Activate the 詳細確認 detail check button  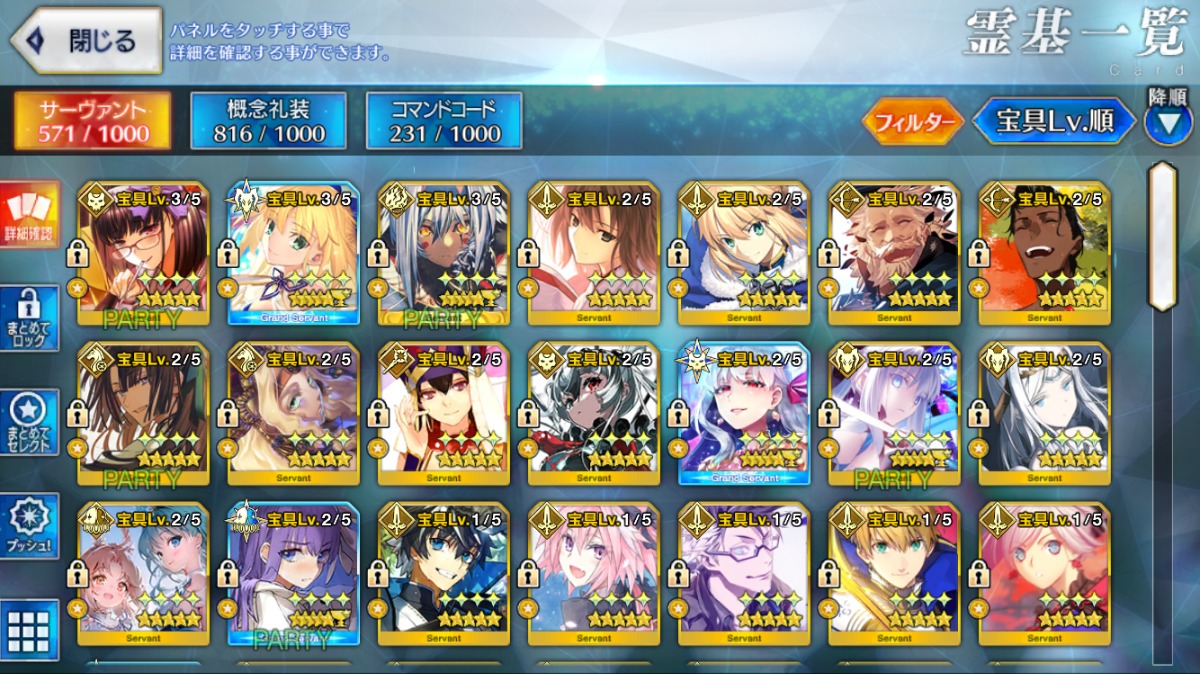pyautogui.click(x=30, y=215)
